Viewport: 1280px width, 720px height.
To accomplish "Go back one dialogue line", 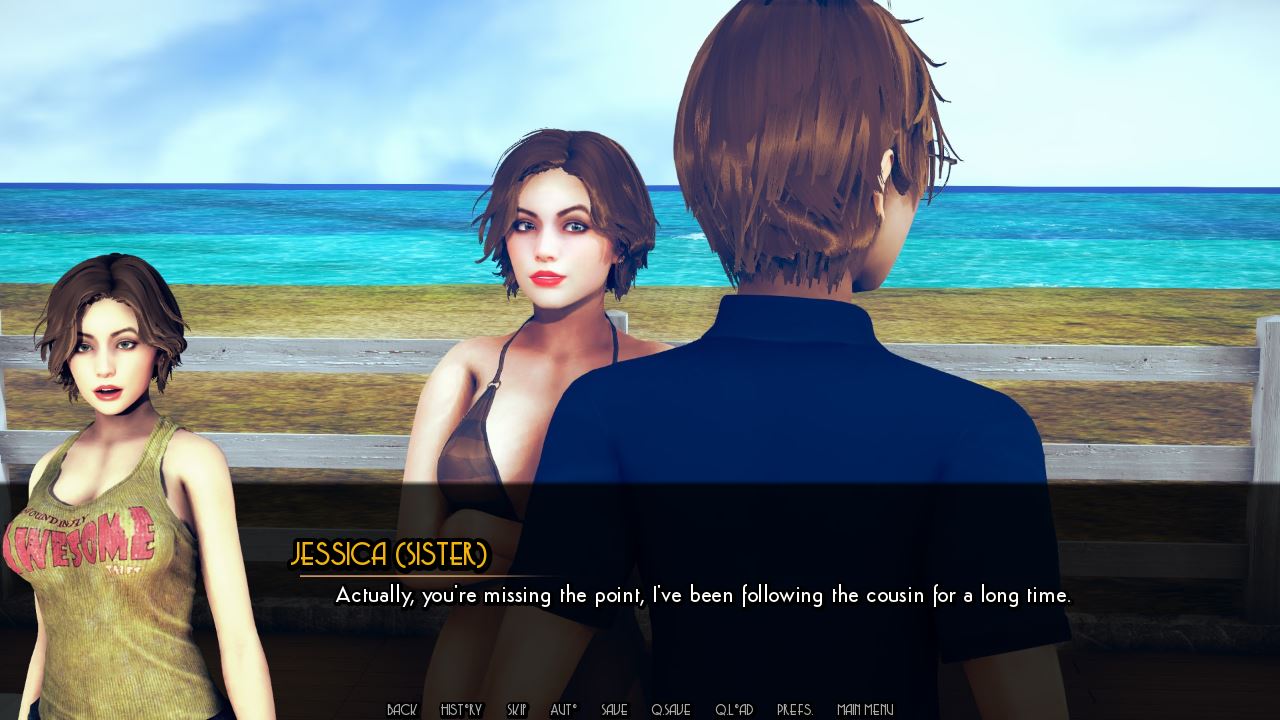I will (401, 710).
